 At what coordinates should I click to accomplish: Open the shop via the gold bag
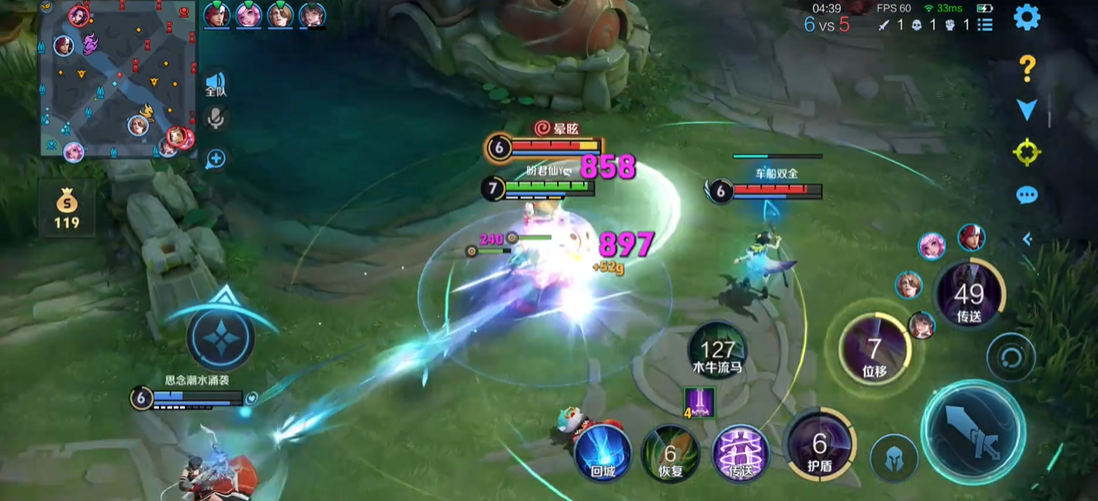66,207
